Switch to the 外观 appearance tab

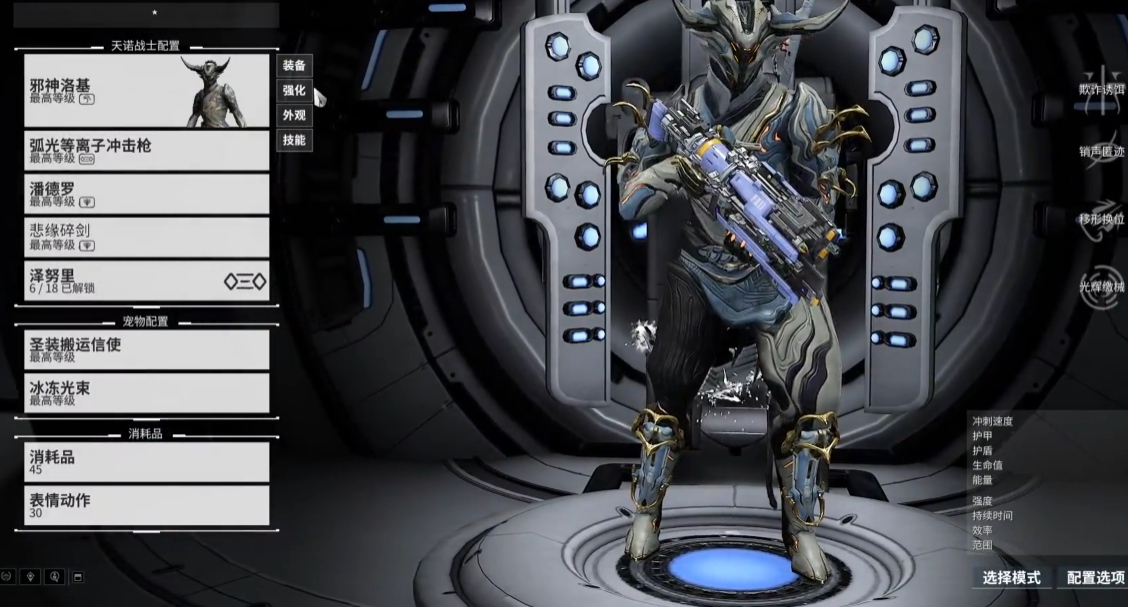(x=294, y=116)
